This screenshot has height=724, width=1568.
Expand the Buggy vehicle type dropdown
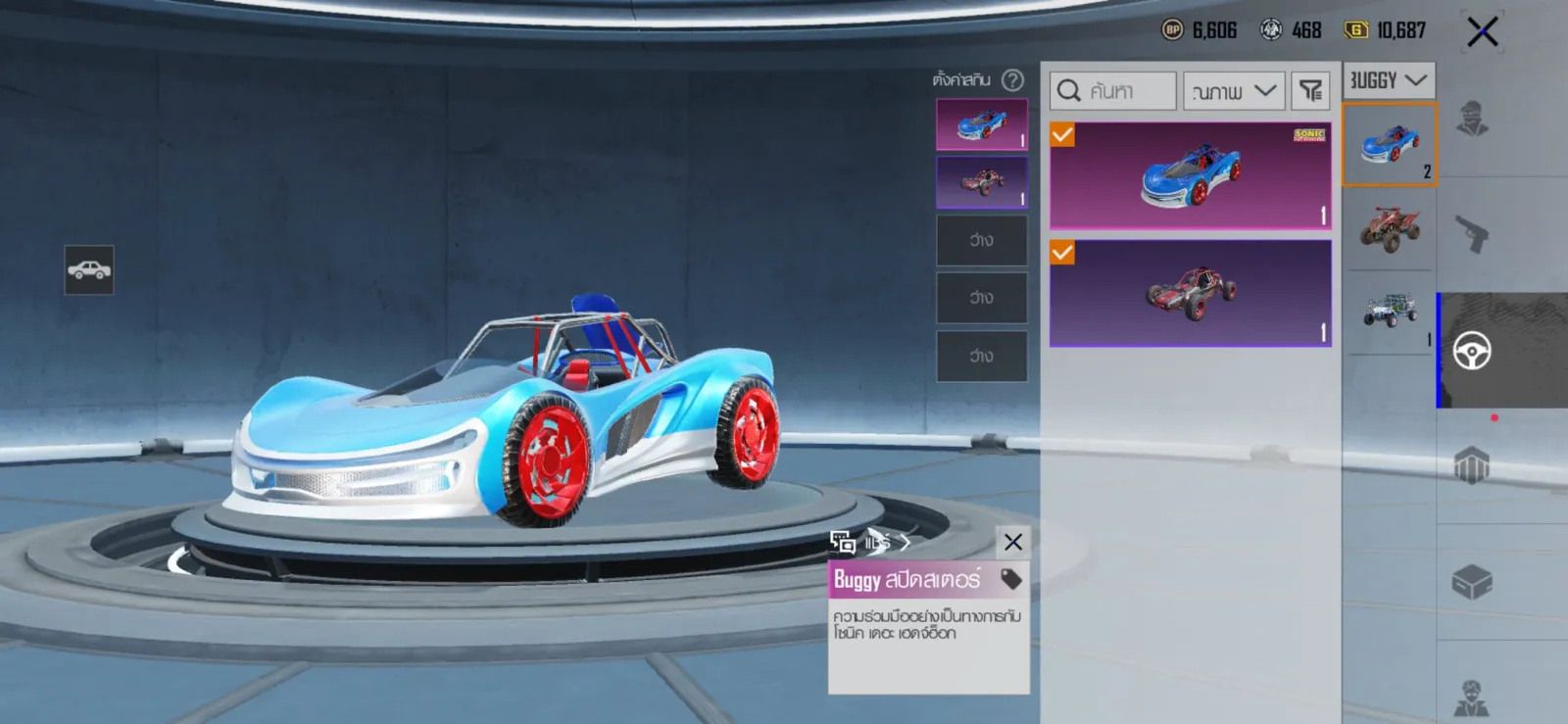1388,80
